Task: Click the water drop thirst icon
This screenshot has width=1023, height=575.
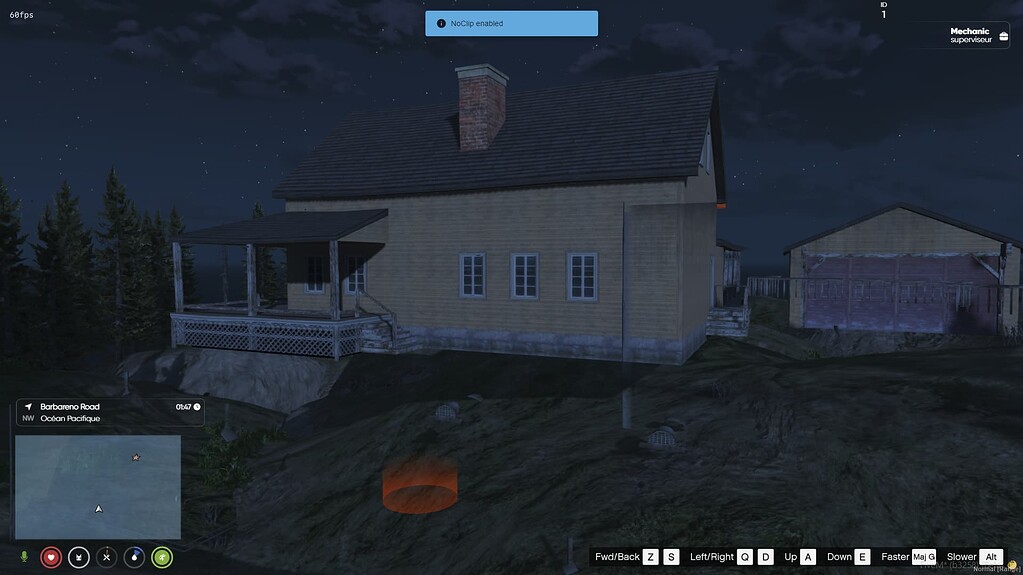Action: click(134, 557)
